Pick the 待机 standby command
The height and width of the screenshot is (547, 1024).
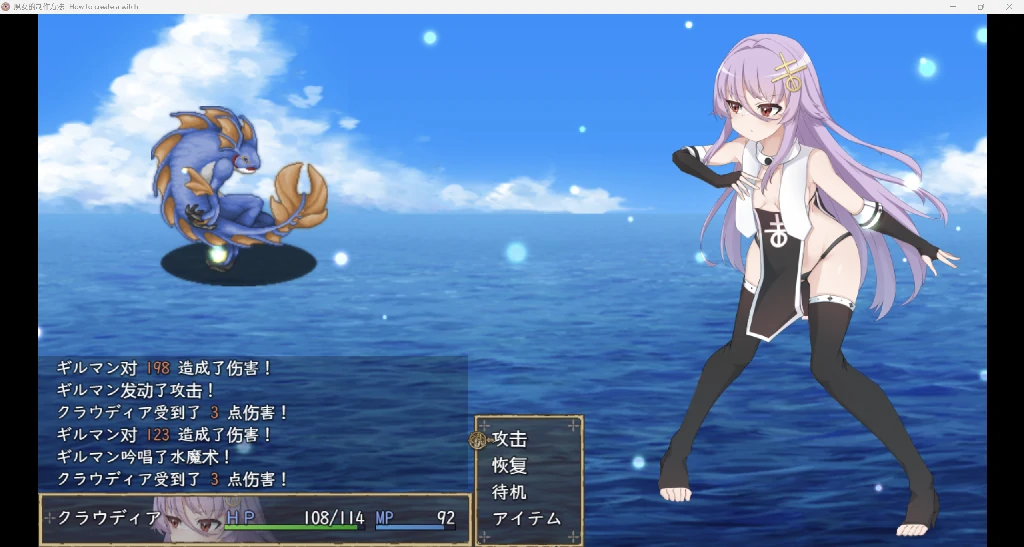click(x=510, y=492)
